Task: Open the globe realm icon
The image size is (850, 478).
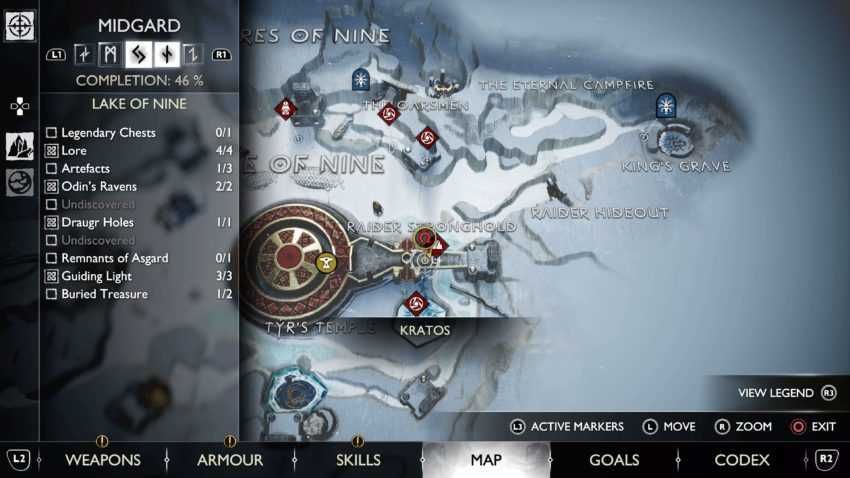Action: 20,182
